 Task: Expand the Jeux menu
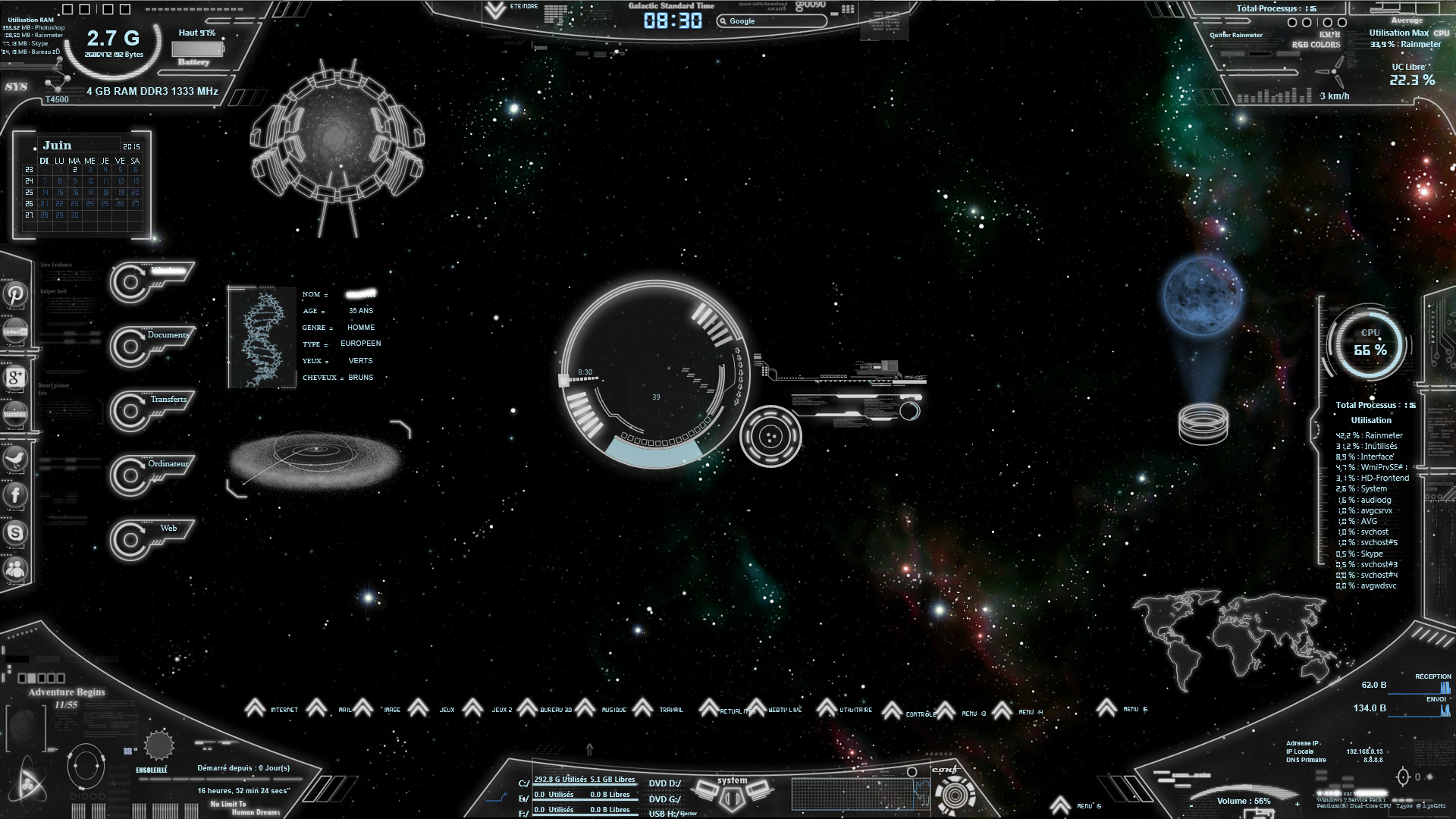[x=418, y=709]
